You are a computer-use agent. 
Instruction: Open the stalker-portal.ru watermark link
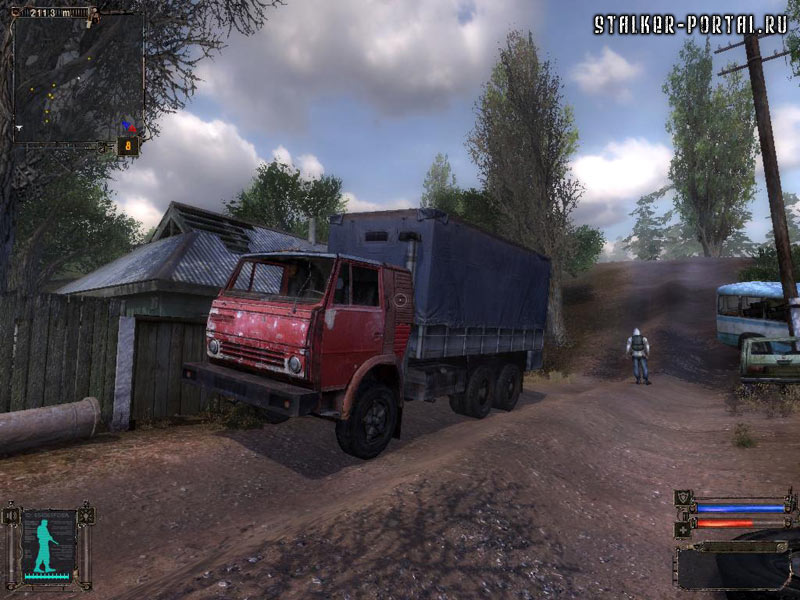[691, 24]
